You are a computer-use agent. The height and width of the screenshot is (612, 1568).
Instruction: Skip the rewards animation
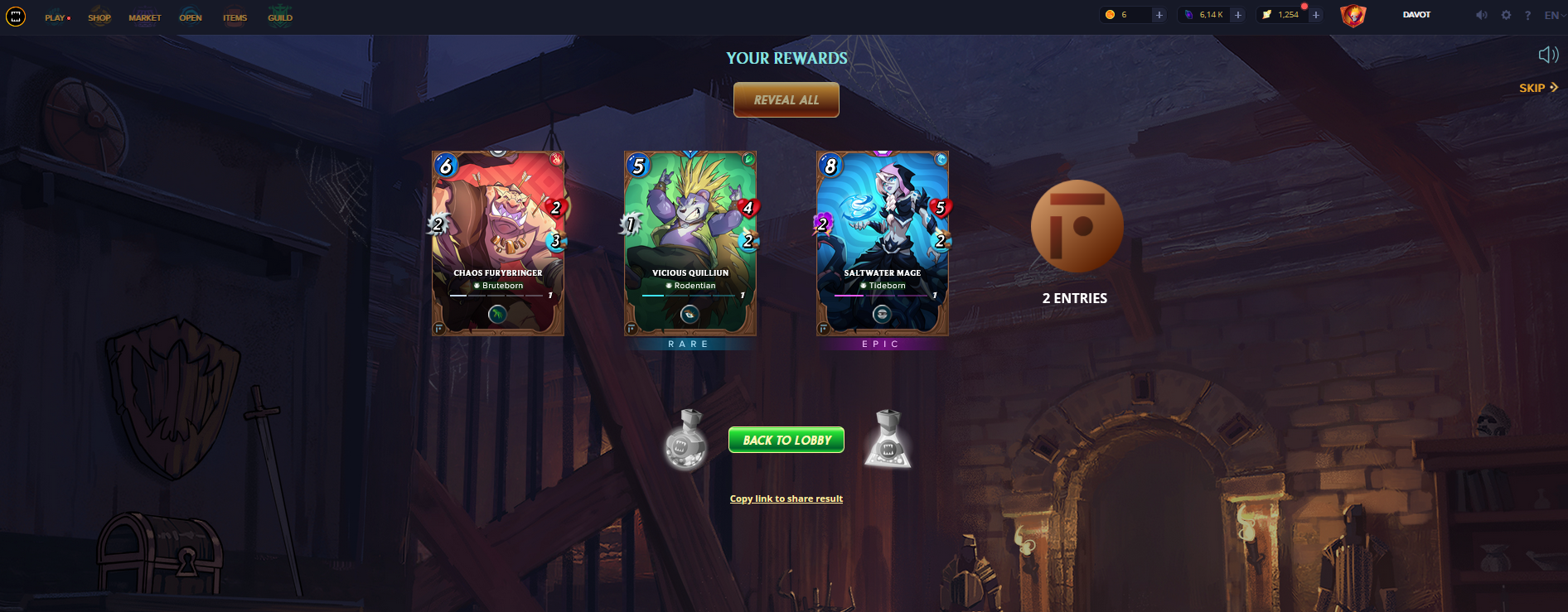pyautogui.click(x=1538, y=88)
